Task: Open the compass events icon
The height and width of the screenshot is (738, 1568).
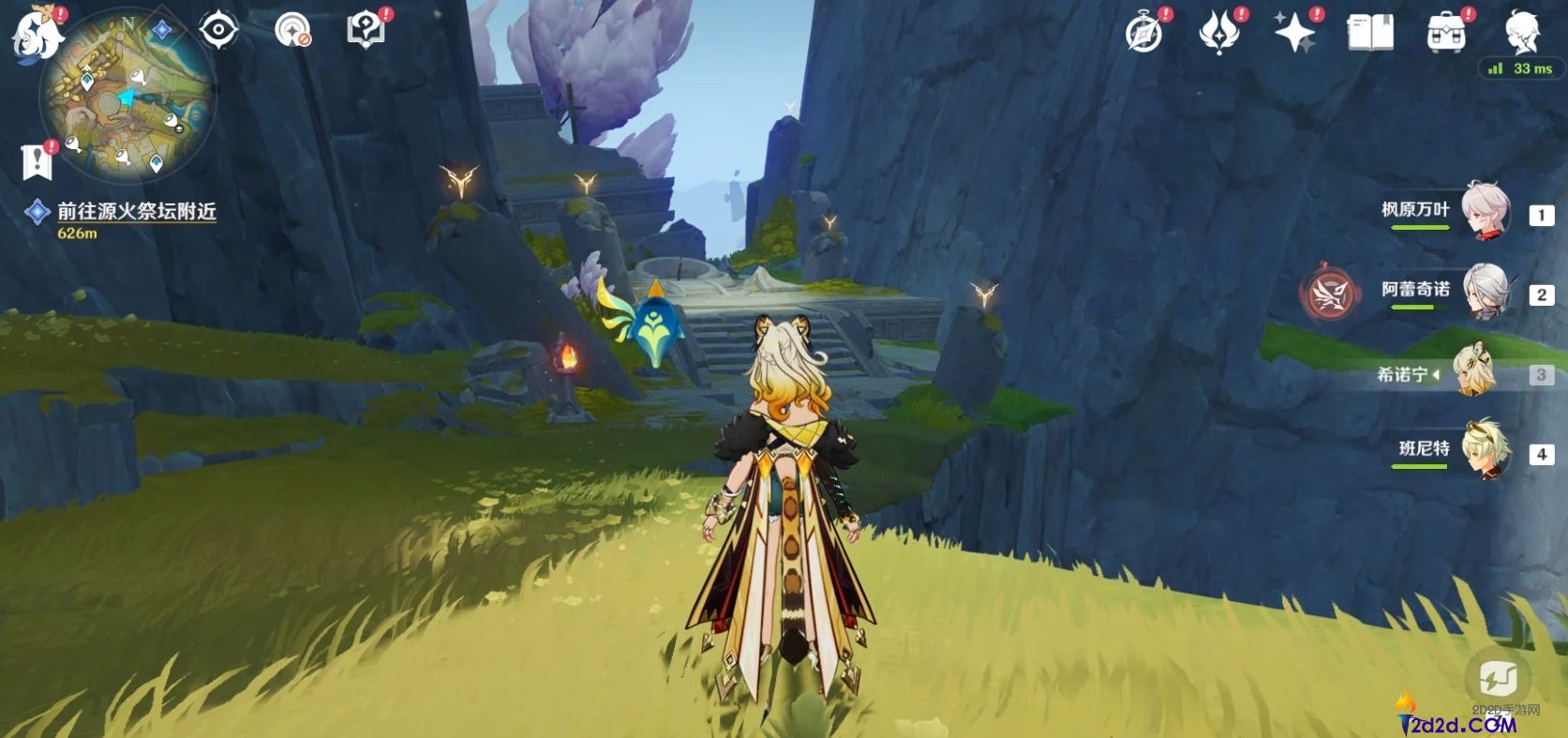Action: 1144,34
